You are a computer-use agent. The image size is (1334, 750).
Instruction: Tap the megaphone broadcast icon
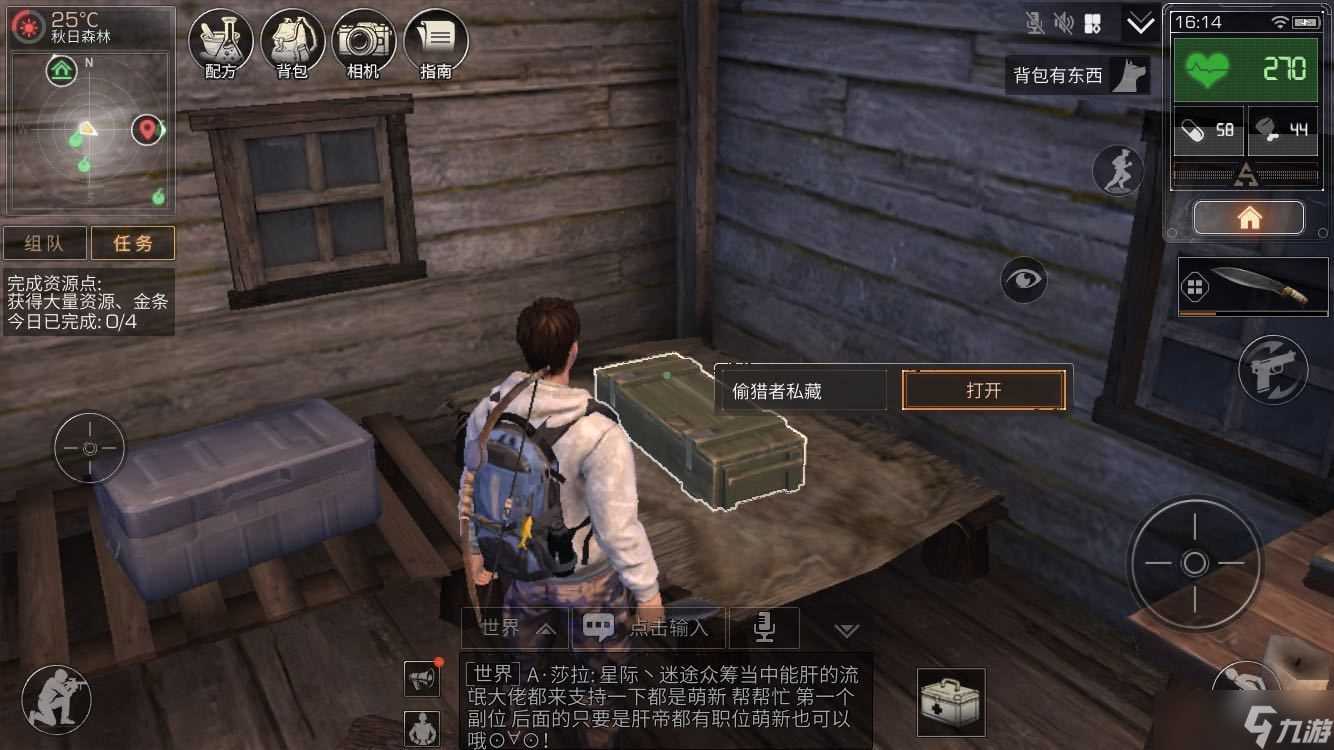[421, 677]
